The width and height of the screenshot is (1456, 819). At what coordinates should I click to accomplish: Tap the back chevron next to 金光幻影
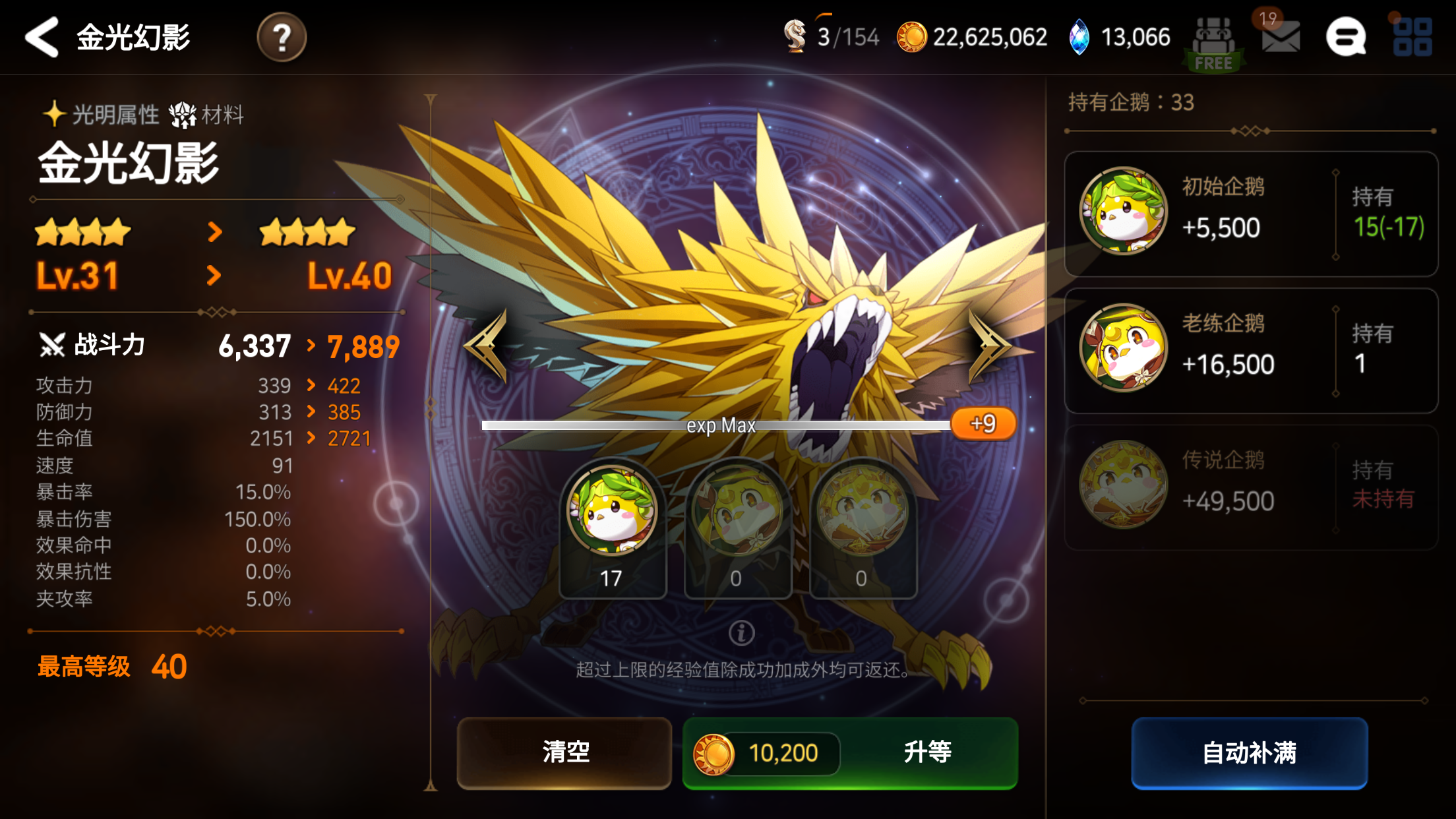pos(41,38)
